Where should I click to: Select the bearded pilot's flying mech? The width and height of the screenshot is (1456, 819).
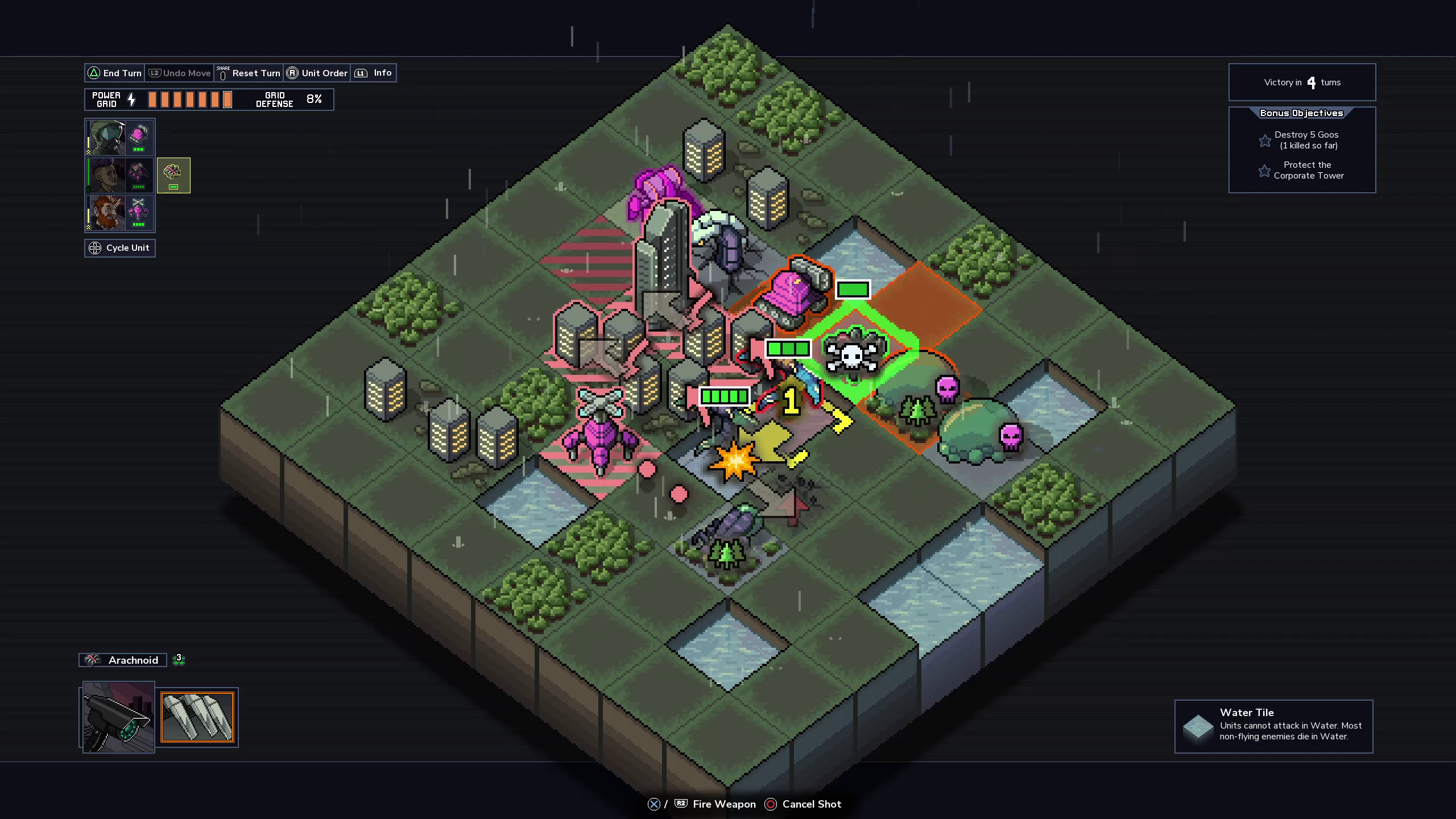click(x=120, y=213)
